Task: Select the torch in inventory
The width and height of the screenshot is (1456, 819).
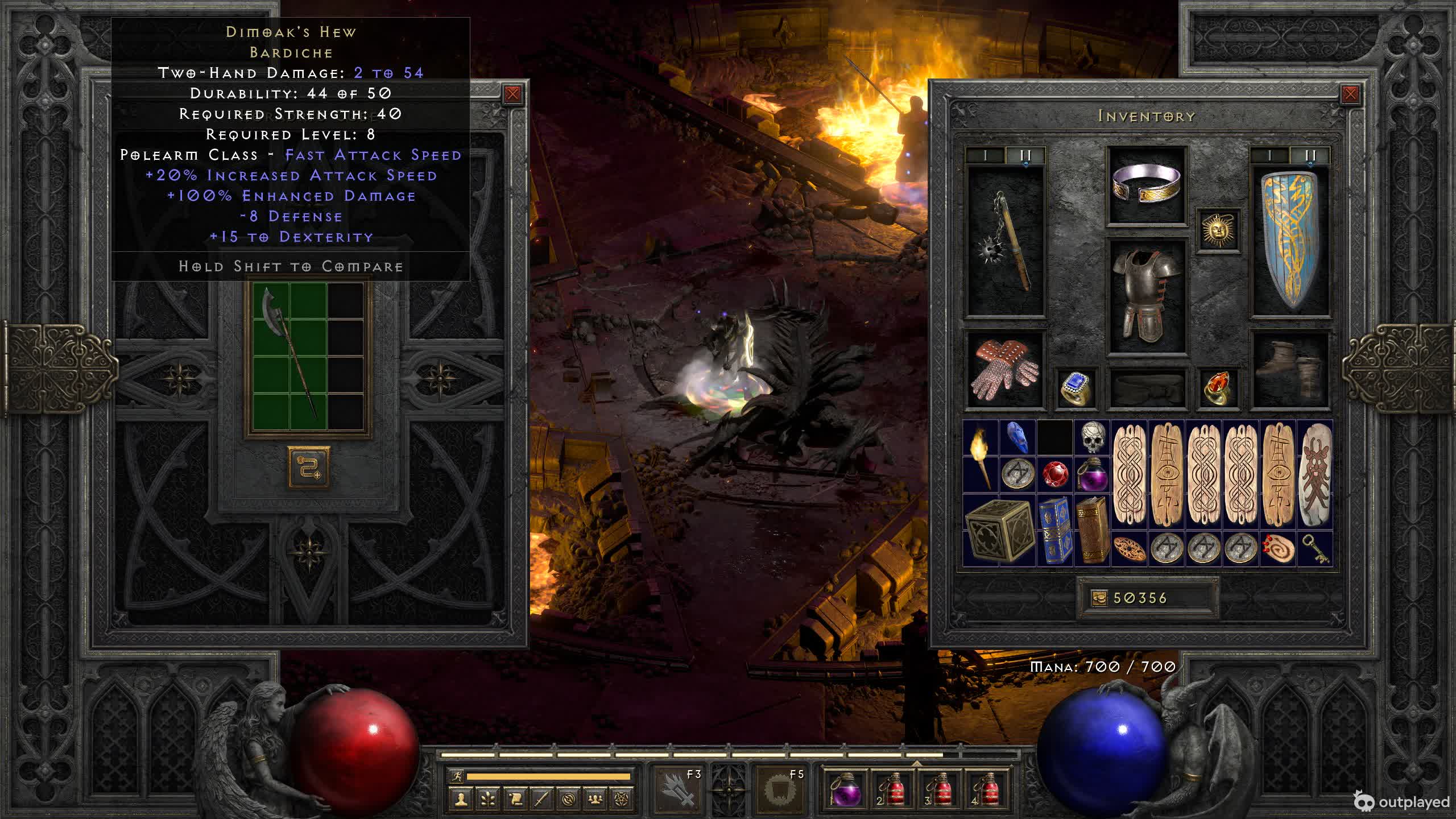Action: tap(981, 456)
